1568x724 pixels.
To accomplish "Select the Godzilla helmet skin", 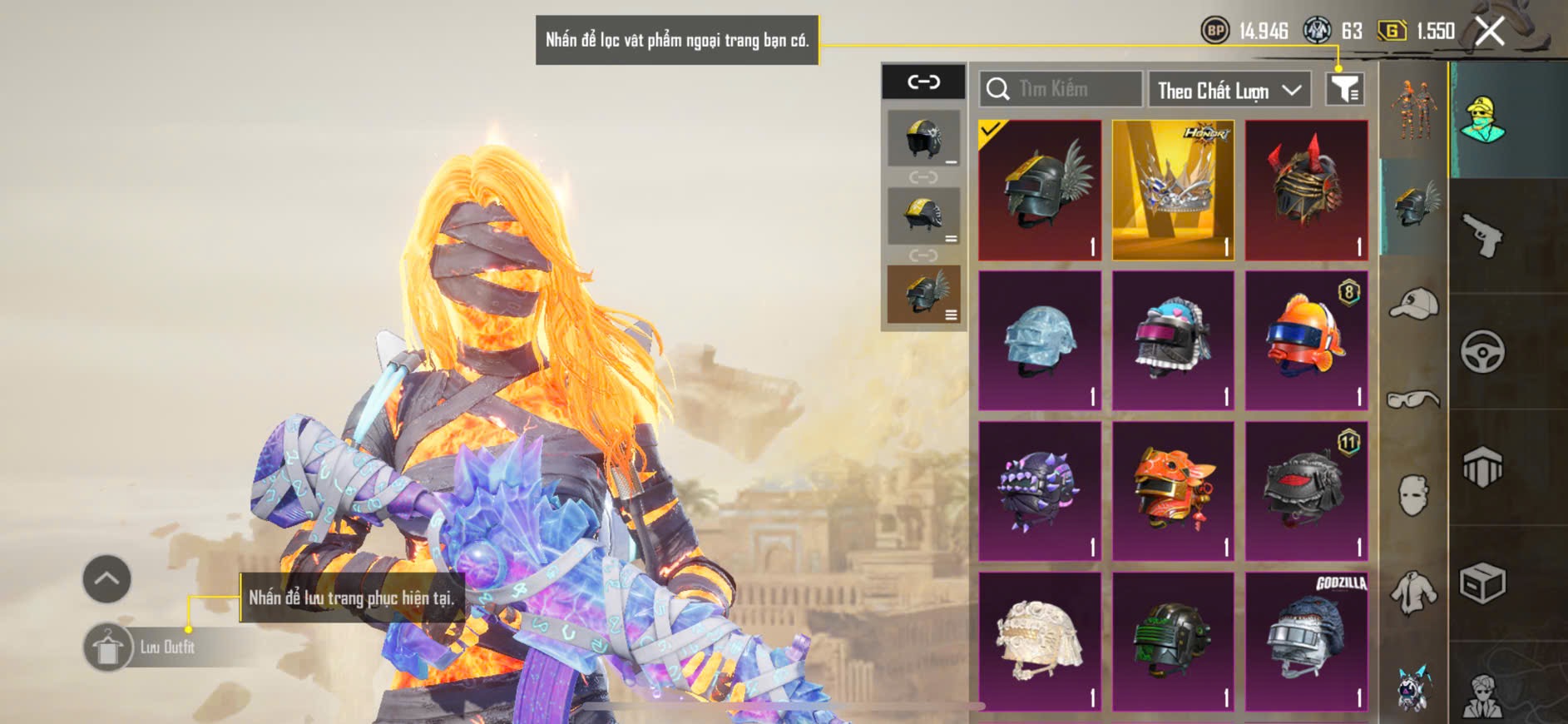I will tap(1306, 642).
